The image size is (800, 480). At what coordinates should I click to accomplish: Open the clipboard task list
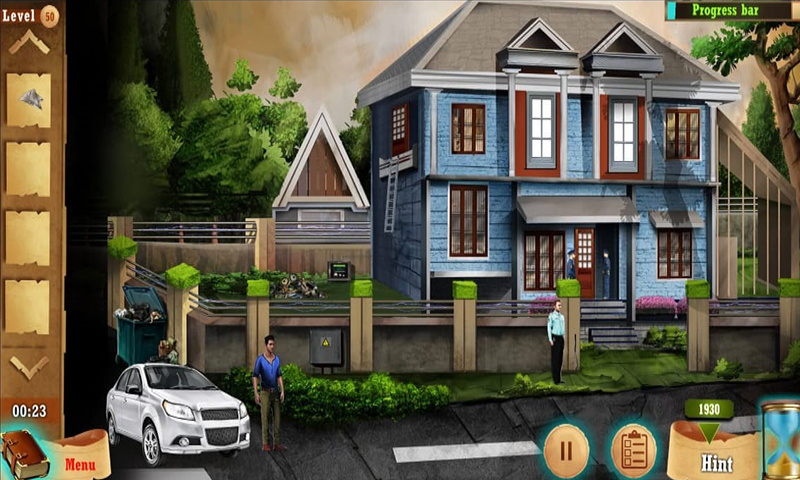pyautogui.click(x=632, y=448)
